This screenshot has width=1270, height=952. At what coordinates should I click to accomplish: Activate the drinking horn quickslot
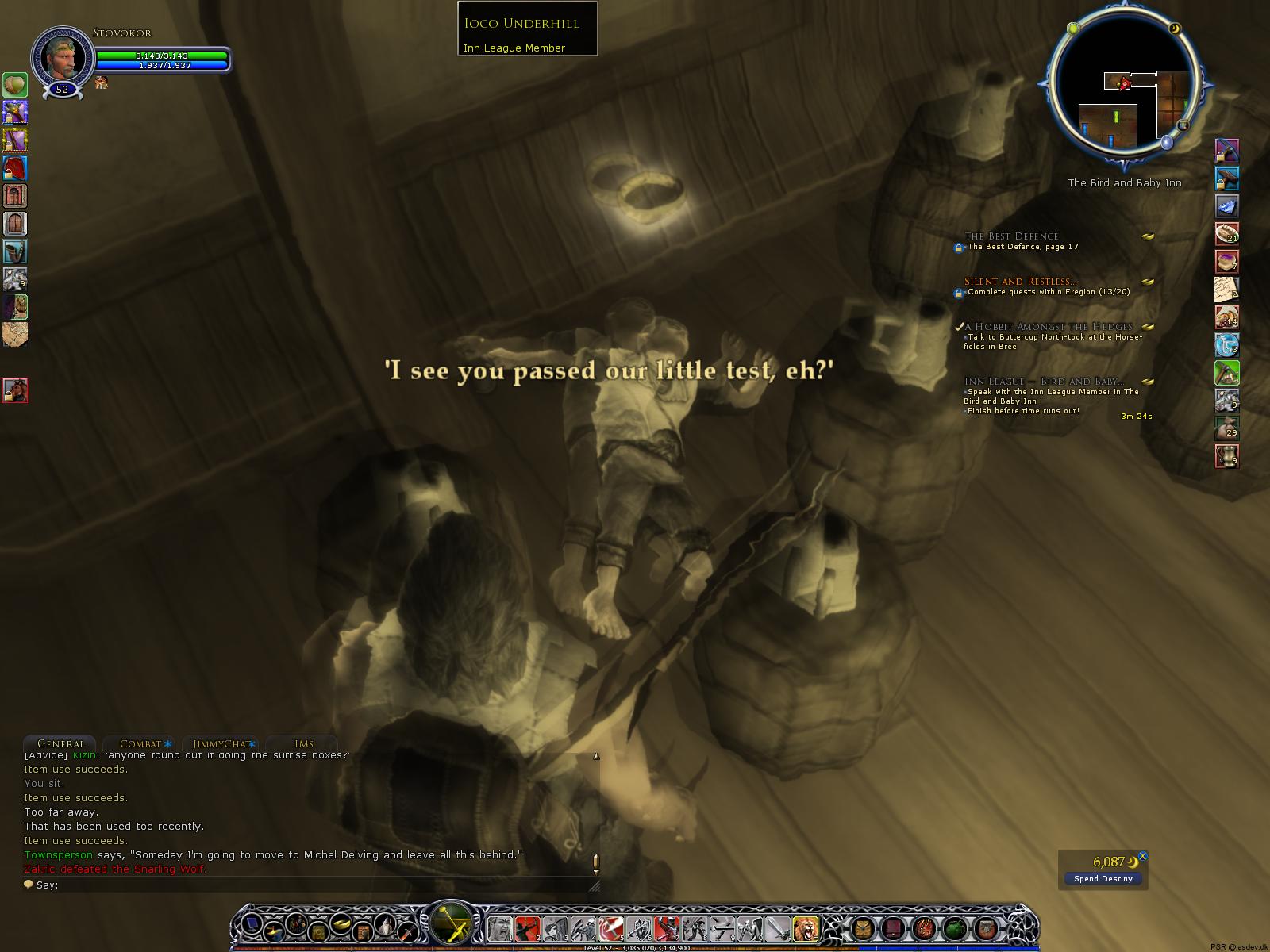(15, 251)
